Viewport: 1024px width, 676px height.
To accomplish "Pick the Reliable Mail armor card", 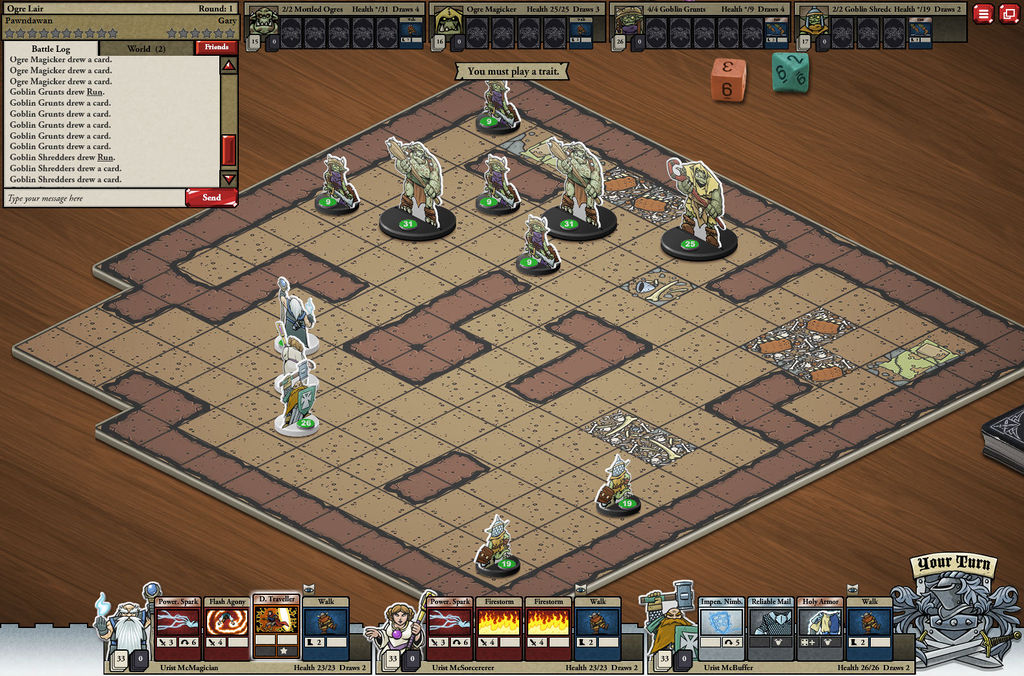I will click(x=771, y=629).
